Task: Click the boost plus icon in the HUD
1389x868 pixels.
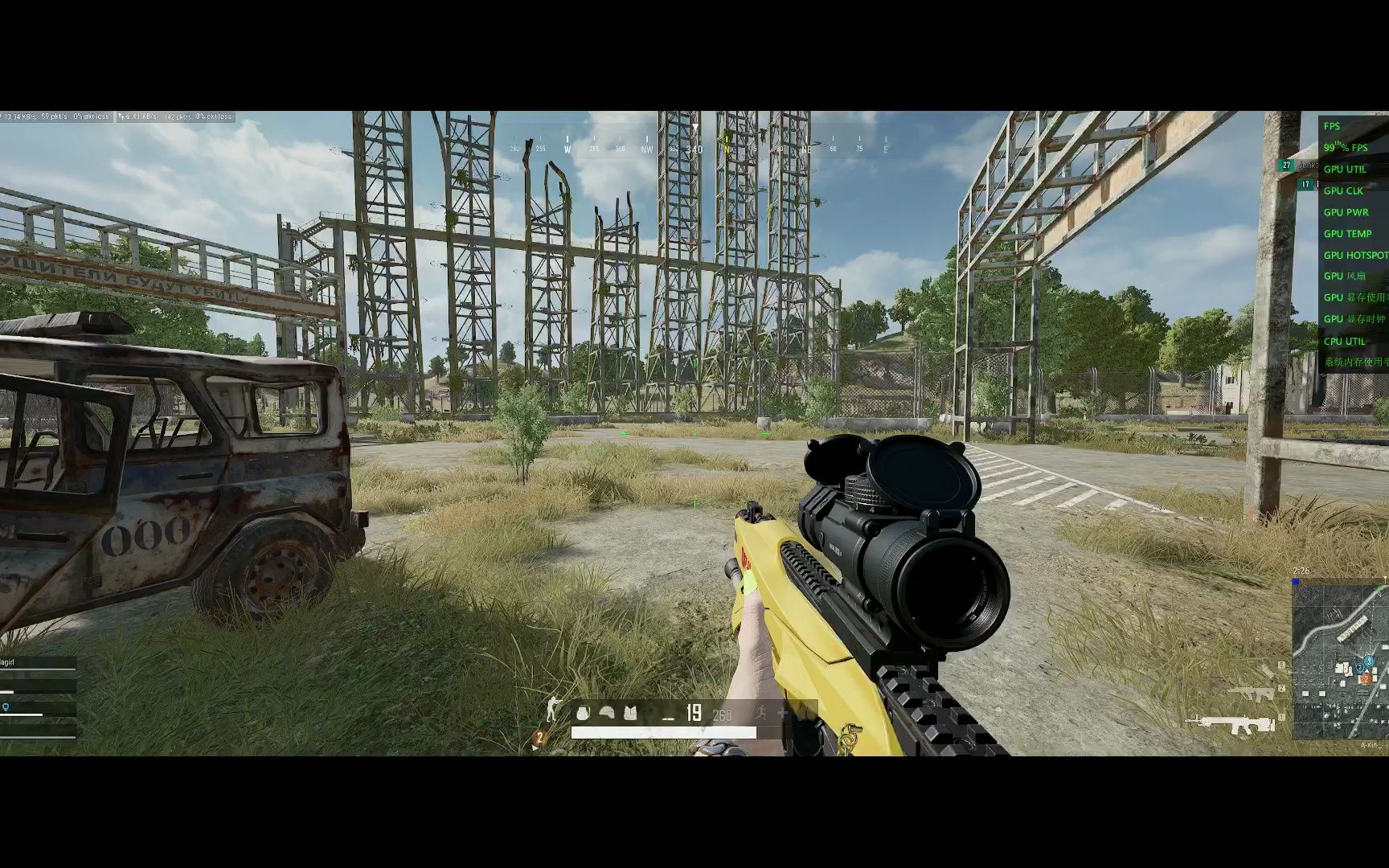Action: tap(782, 712)
